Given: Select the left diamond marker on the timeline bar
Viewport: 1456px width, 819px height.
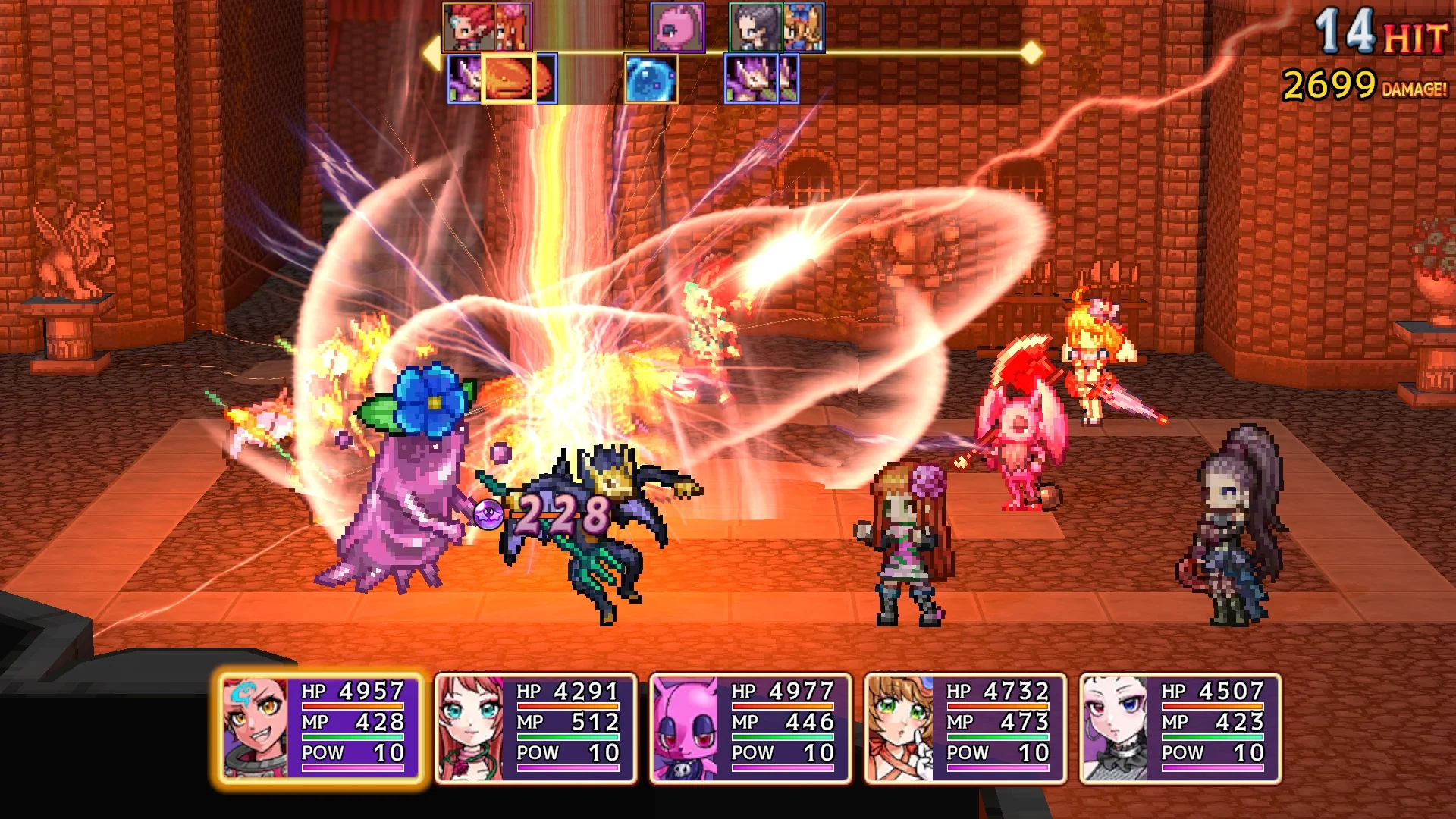Looking at the screenshot, I should (429, 53).
